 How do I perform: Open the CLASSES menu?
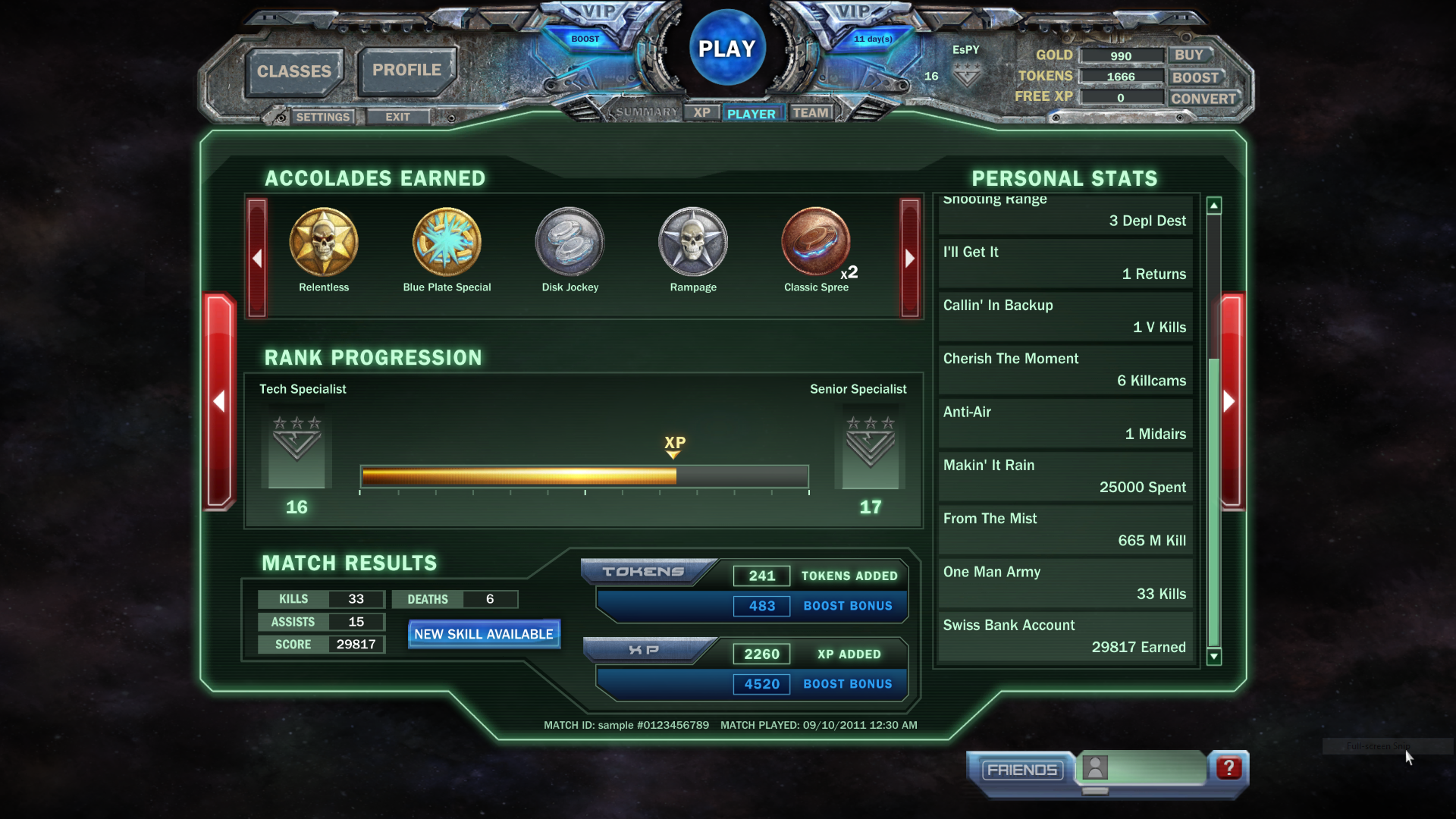(294, 71)
